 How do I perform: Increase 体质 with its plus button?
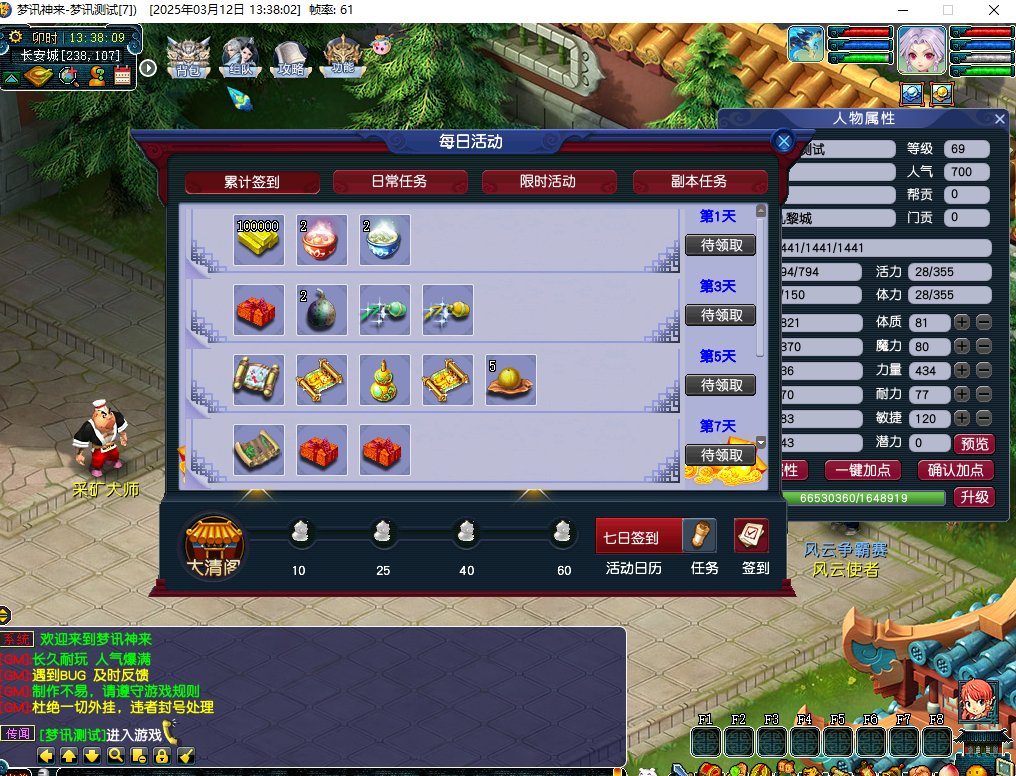961,322
